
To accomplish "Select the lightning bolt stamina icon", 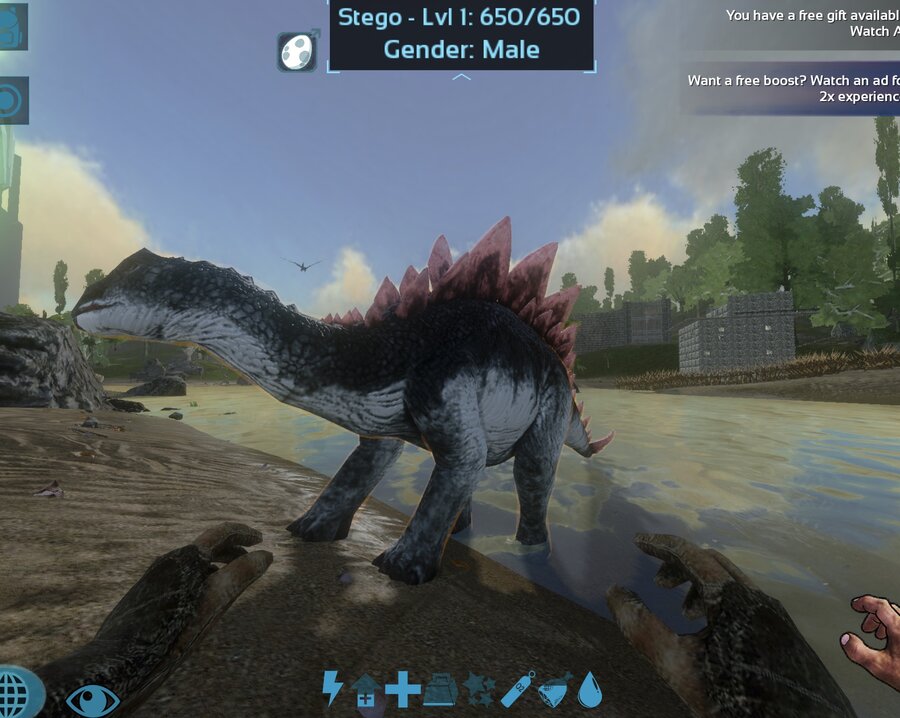I will (332, 688).
